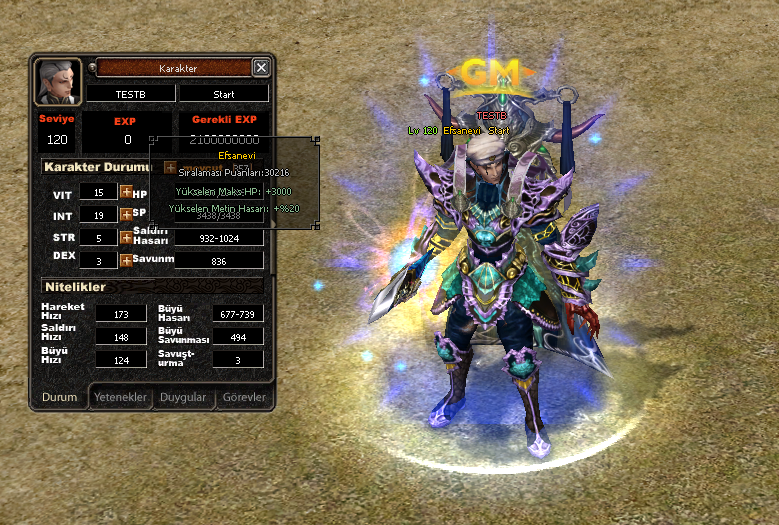Open the Duygular tab

pos(184,397)
